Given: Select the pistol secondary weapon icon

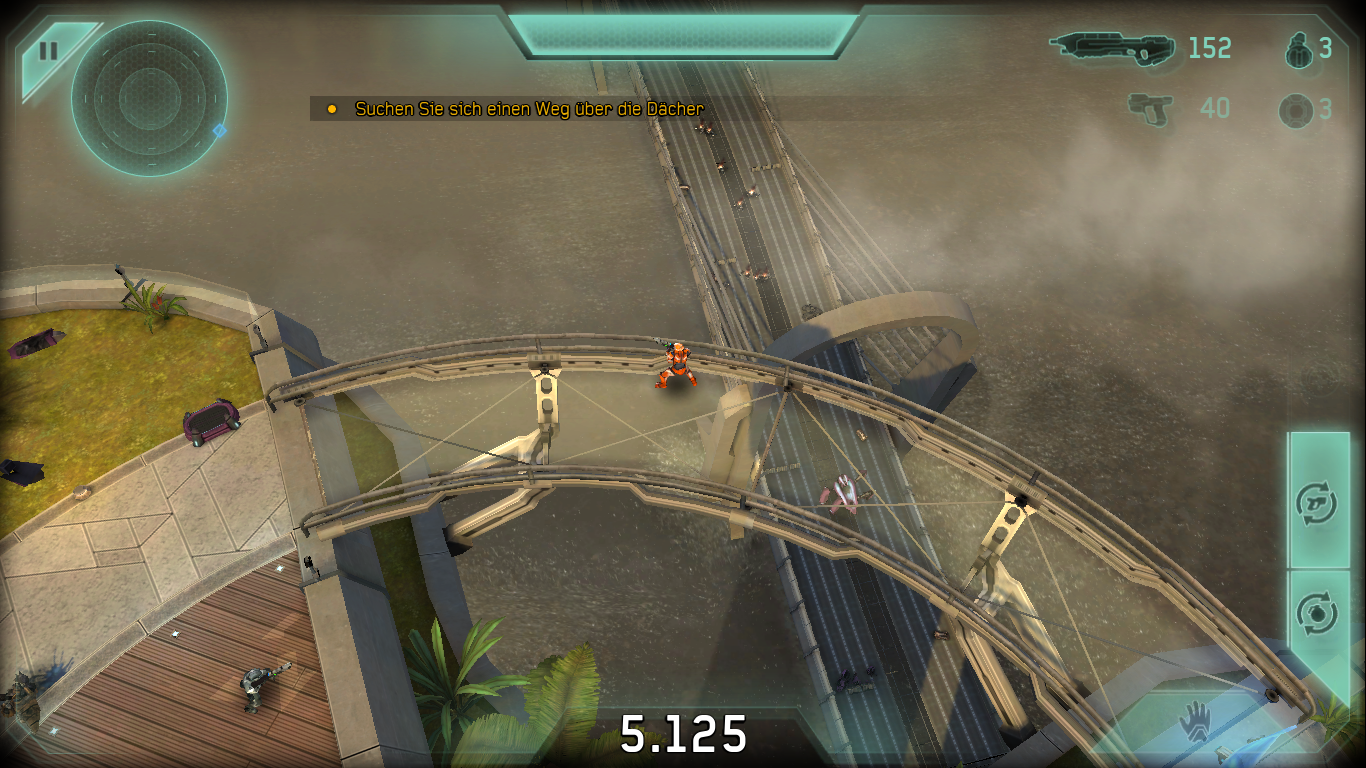Looking at the screenshot, I should click(1150, 108).
